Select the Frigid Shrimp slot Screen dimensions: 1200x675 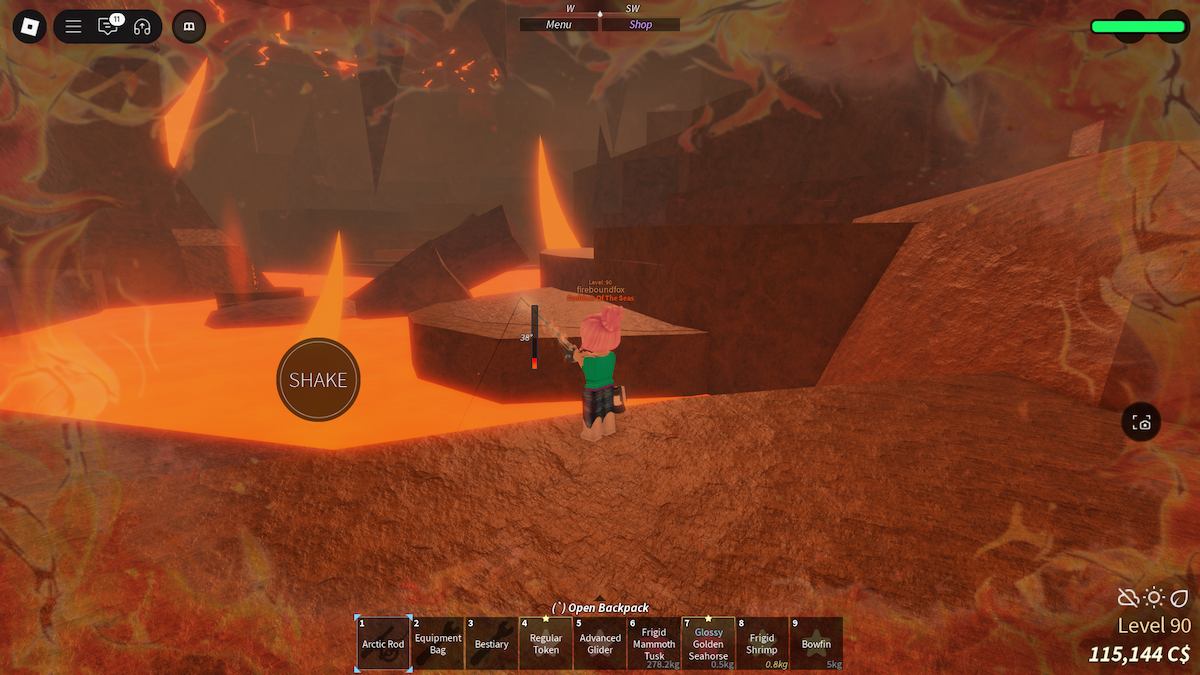pyautogui.click(x=762, y=642)
